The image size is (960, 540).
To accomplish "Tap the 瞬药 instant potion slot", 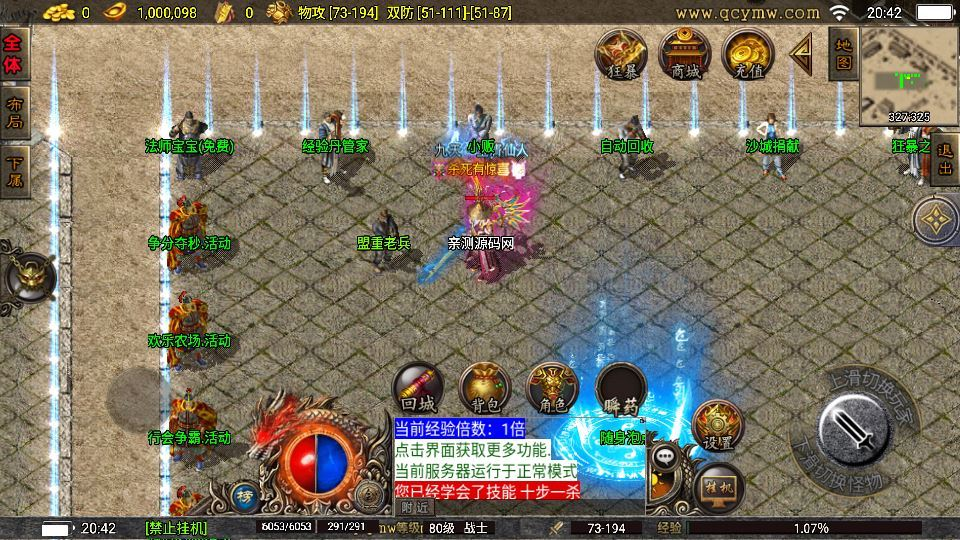I will click(621, 388).
